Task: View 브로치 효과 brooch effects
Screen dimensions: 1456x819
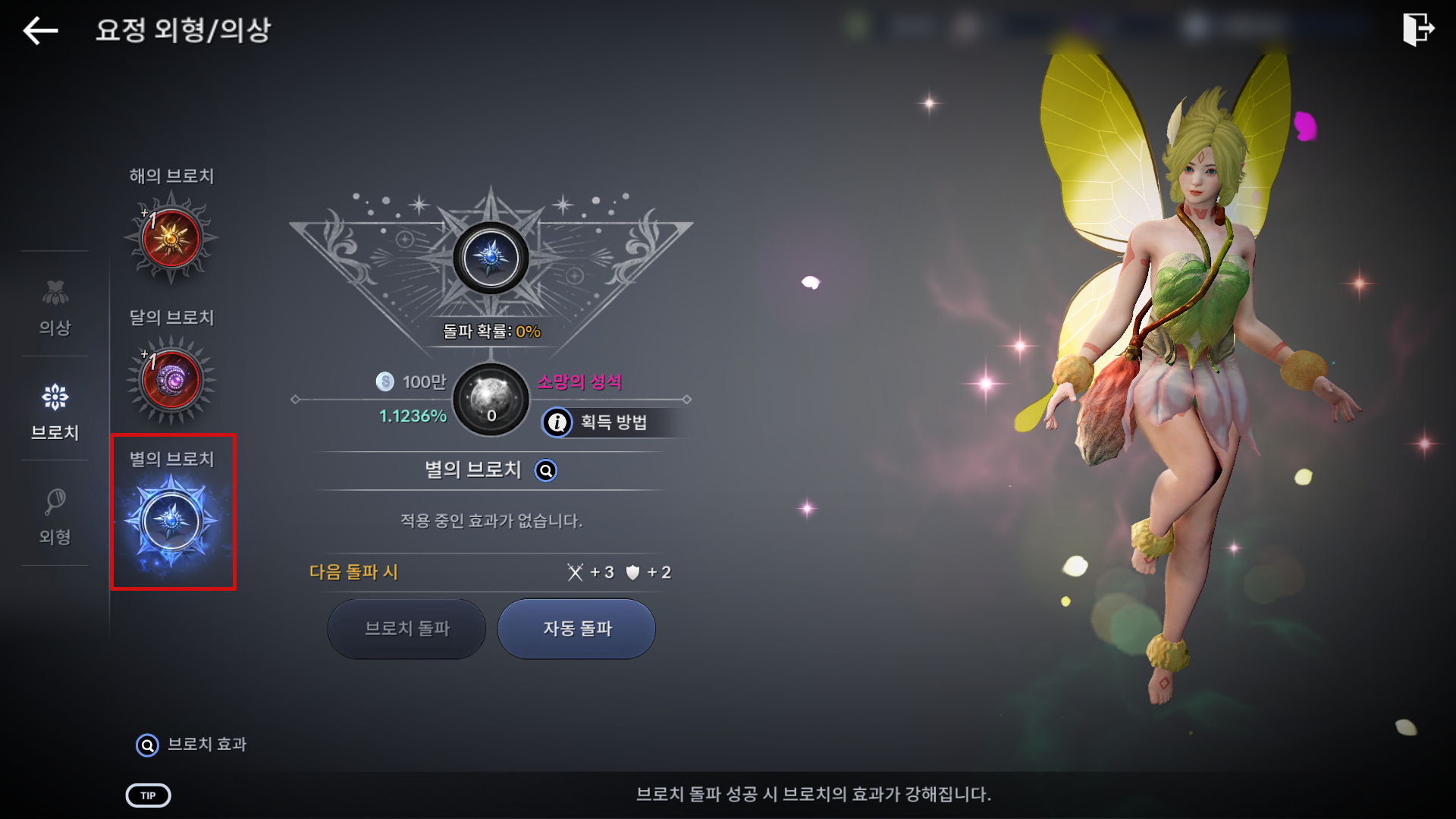Action: click(191, 745)
